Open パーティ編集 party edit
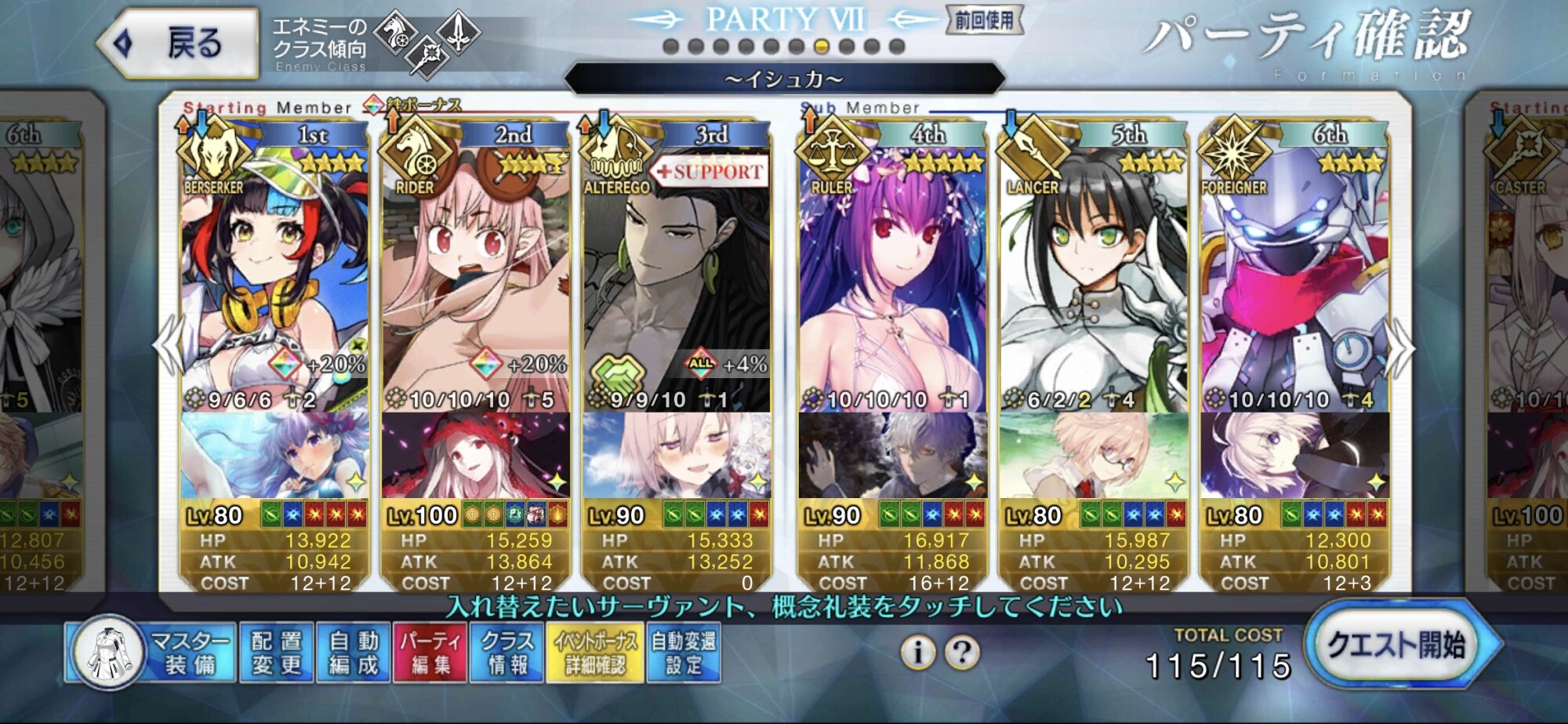Image resolution: width=1568 pixels, height=724 pixels. [430, 653]
